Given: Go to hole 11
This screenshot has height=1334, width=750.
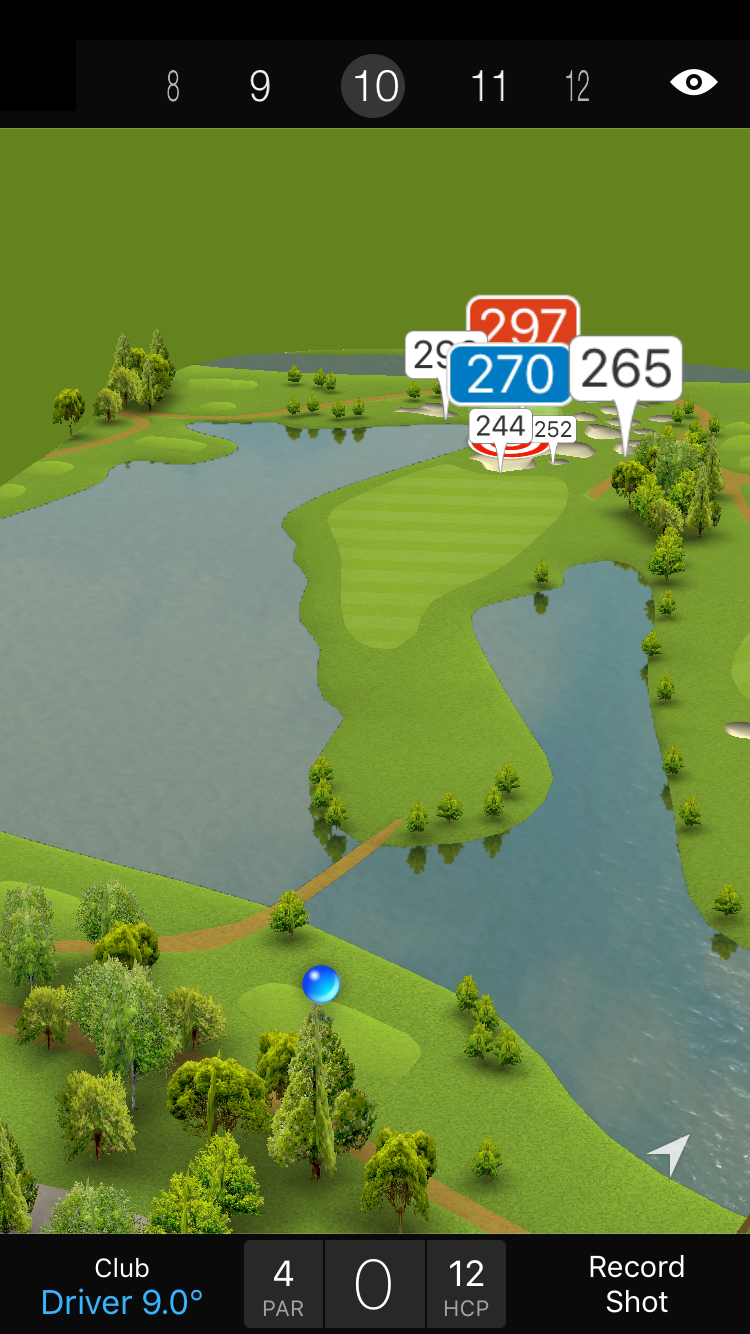Looking at the screenshot, I should (489, 87).
